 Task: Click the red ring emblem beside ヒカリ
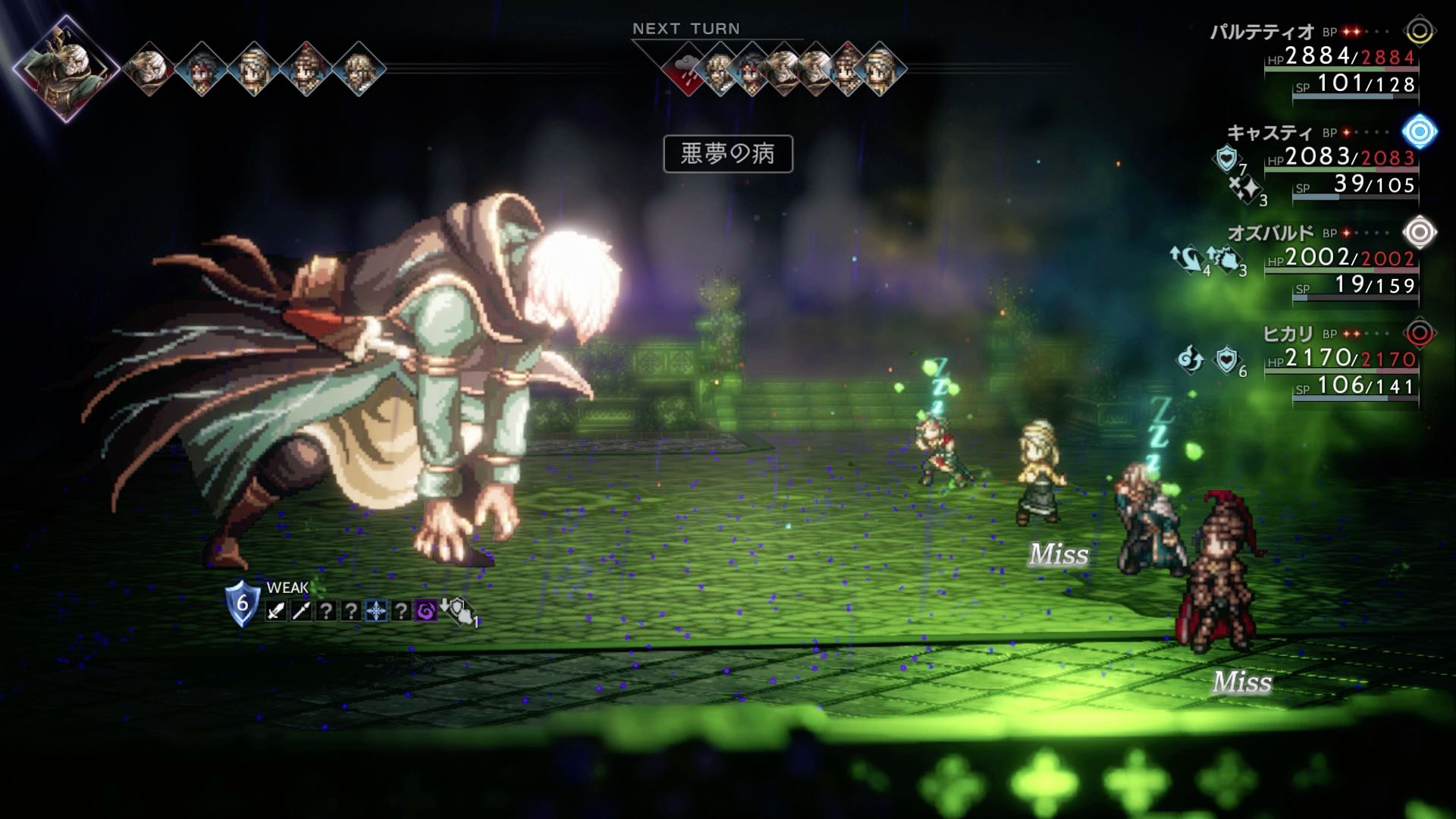[x=1420, y=333]
